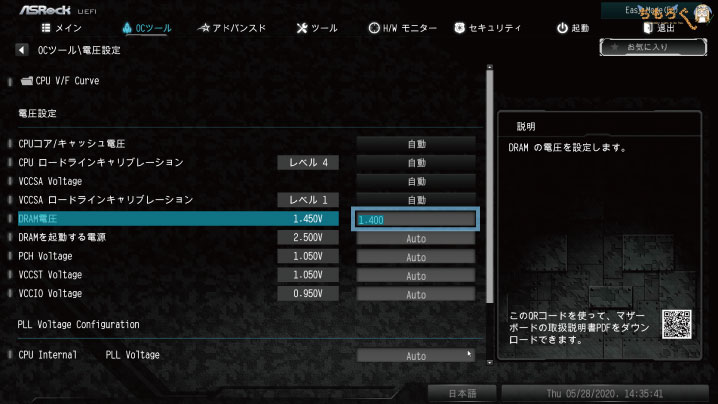Set the VCCST Voltage Auto option
The image size is (718, 404).
tap(416, 275)
